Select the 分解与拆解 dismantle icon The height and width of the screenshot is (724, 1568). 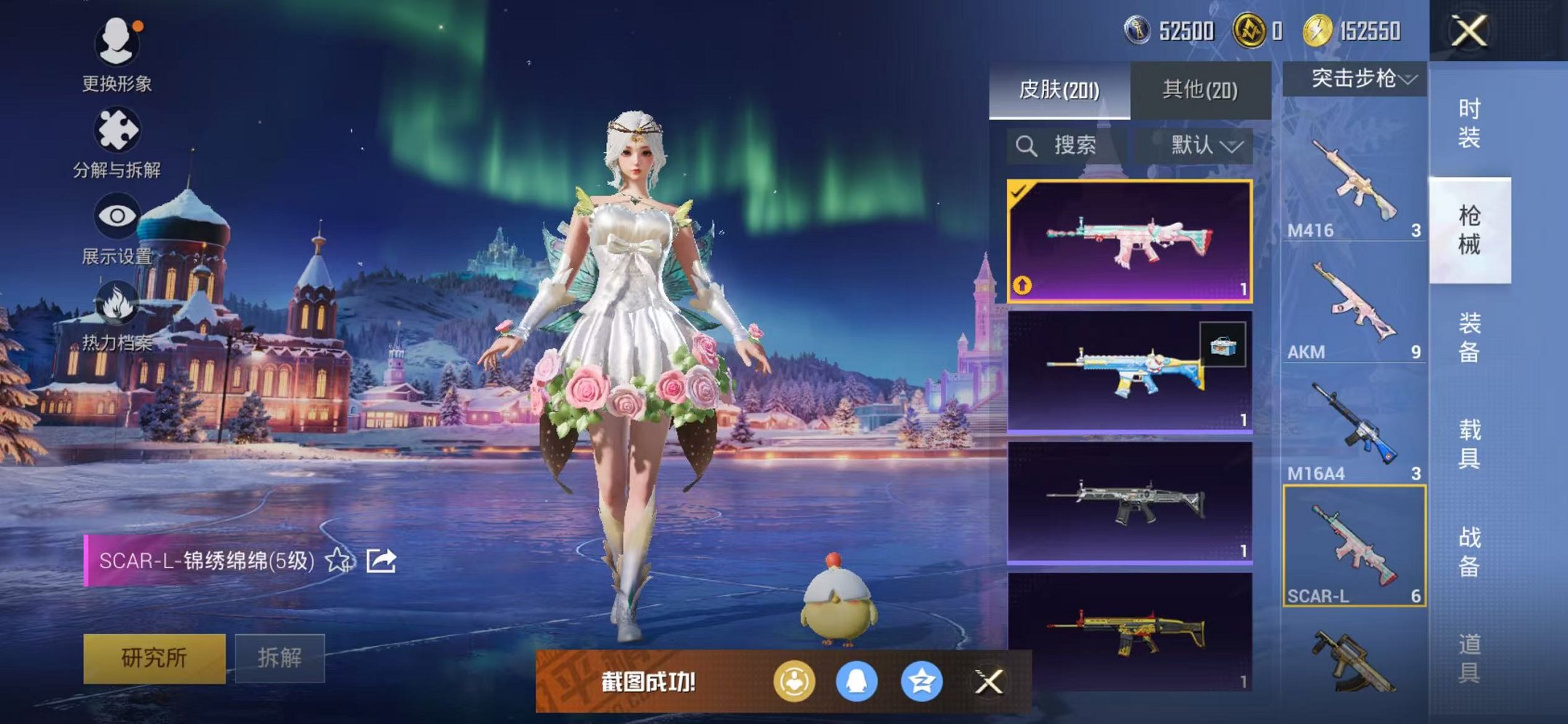tap(118, 127)
